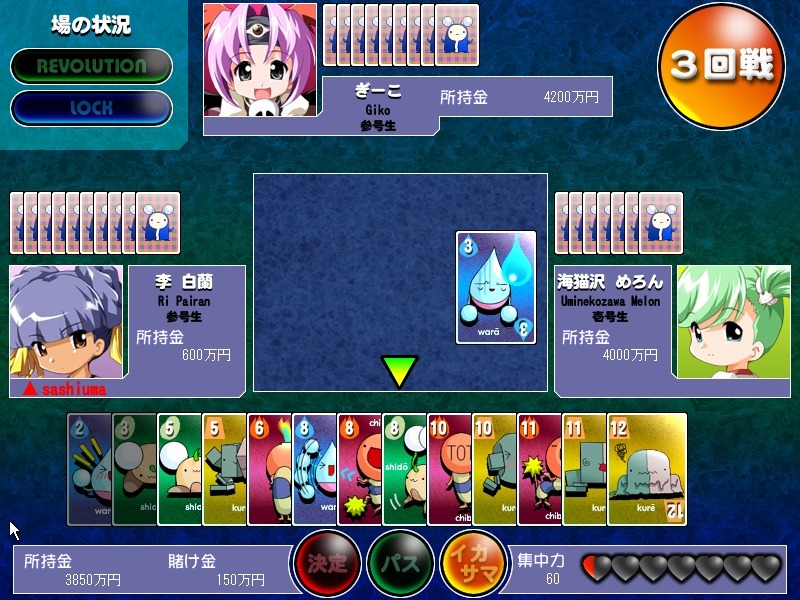Confirm the play with the red 決定 button
800x600 pixels.
click(326, 563)
